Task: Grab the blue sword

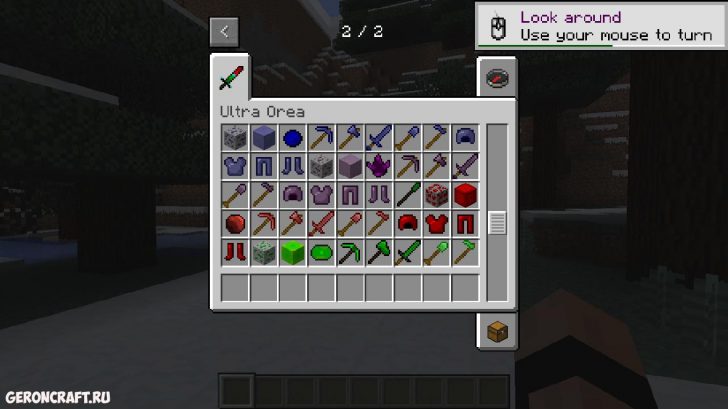Action: (379, 138)
